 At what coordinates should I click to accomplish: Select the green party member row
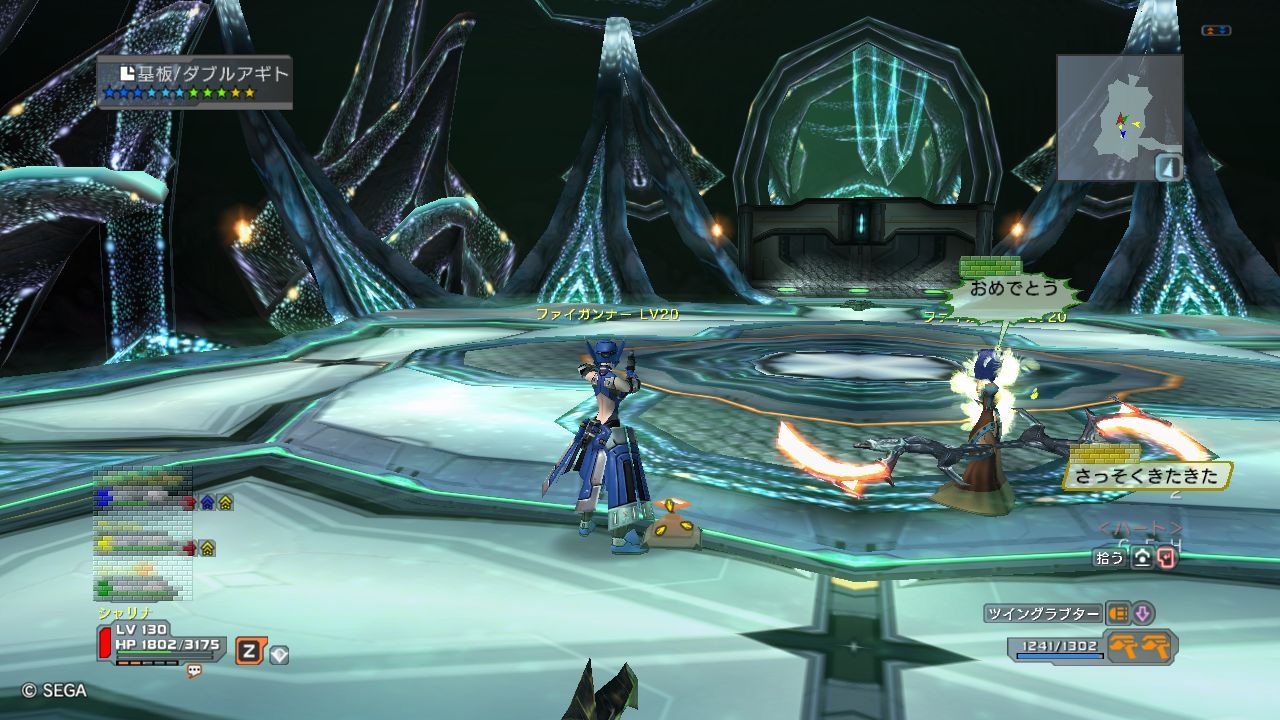pyautogui.click(x=140, y=588)
